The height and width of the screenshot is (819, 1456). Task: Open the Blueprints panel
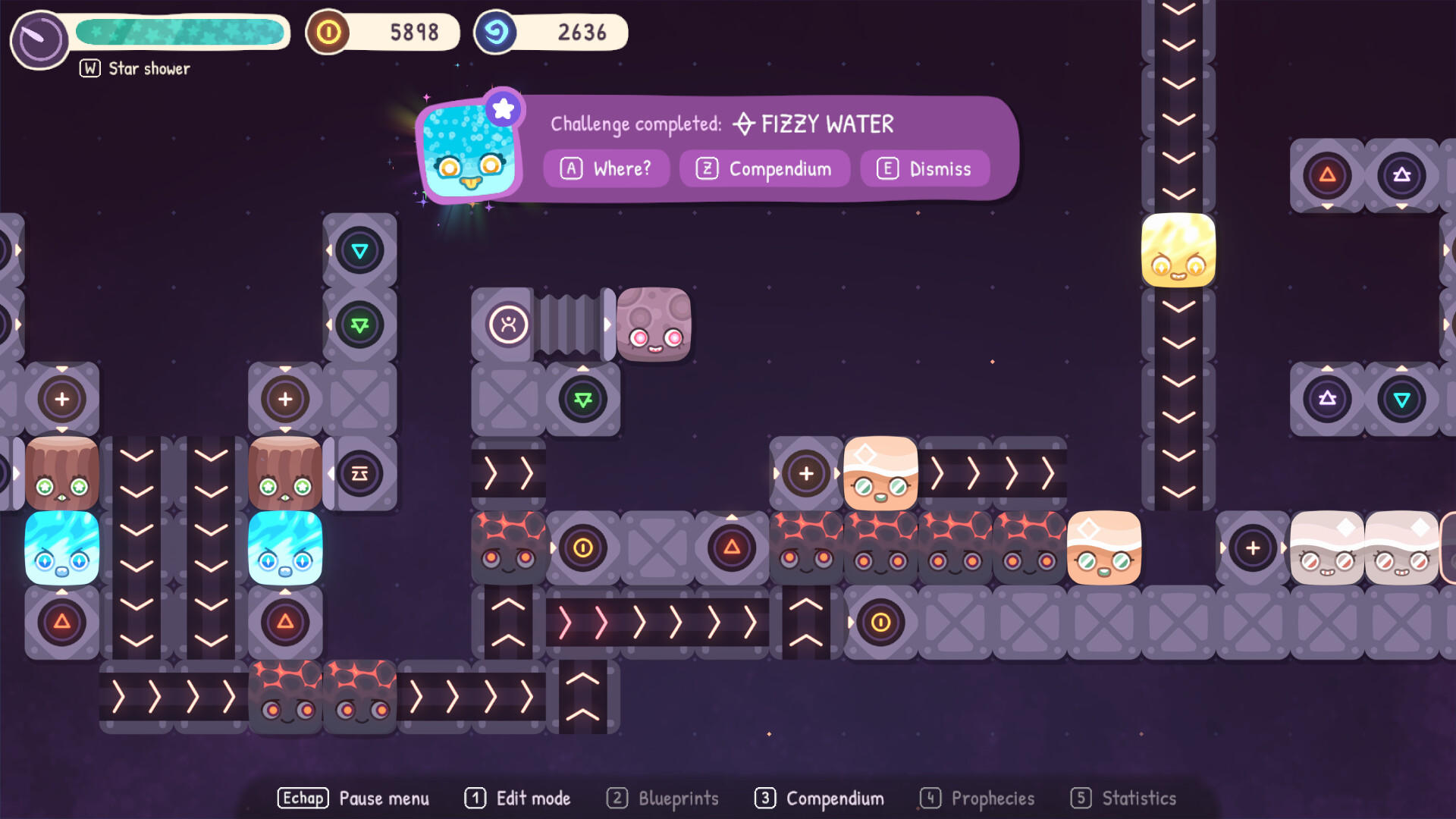click(662, 798)
